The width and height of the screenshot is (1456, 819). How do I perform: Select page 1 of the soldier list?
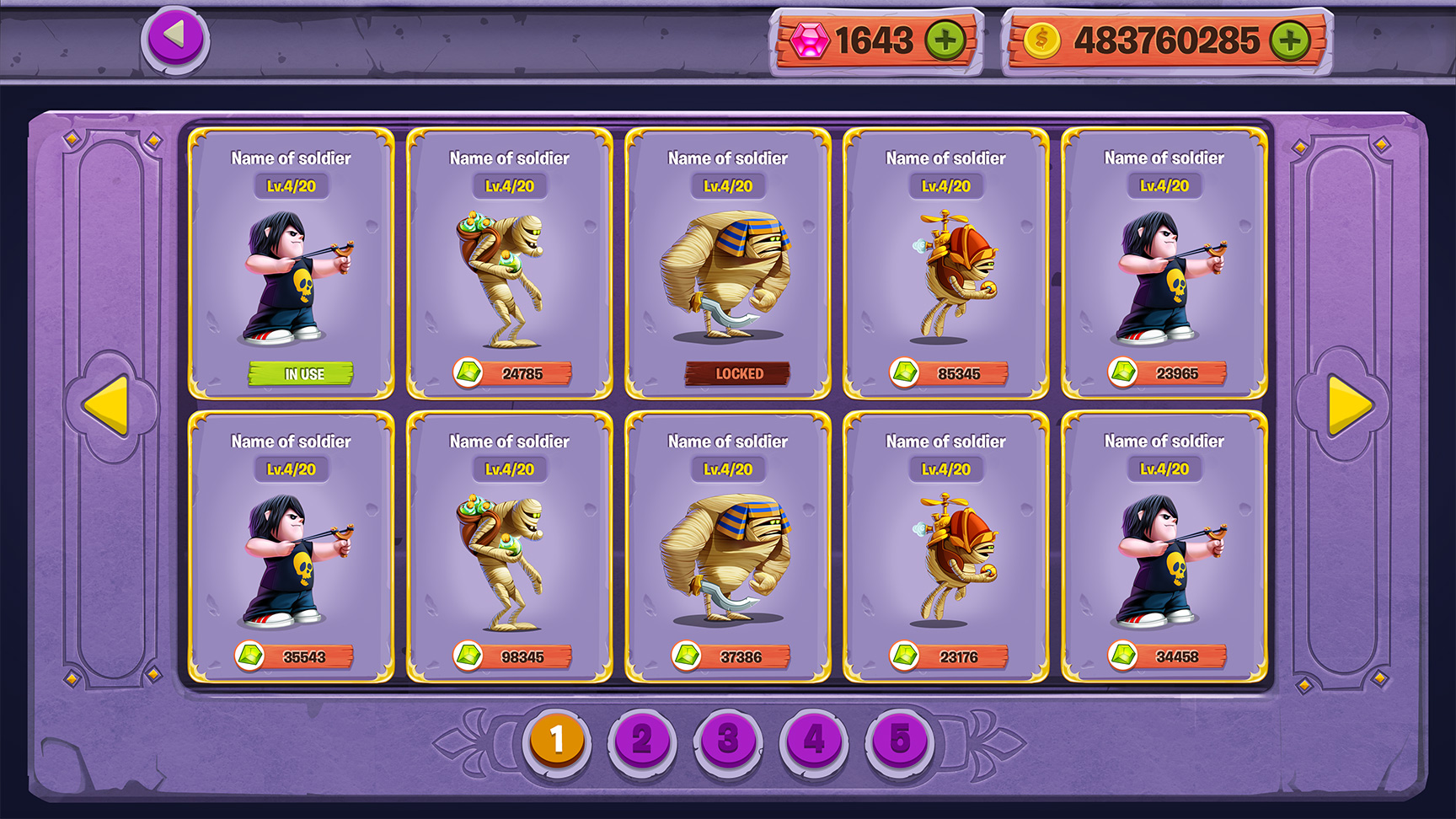pos(556,740)
